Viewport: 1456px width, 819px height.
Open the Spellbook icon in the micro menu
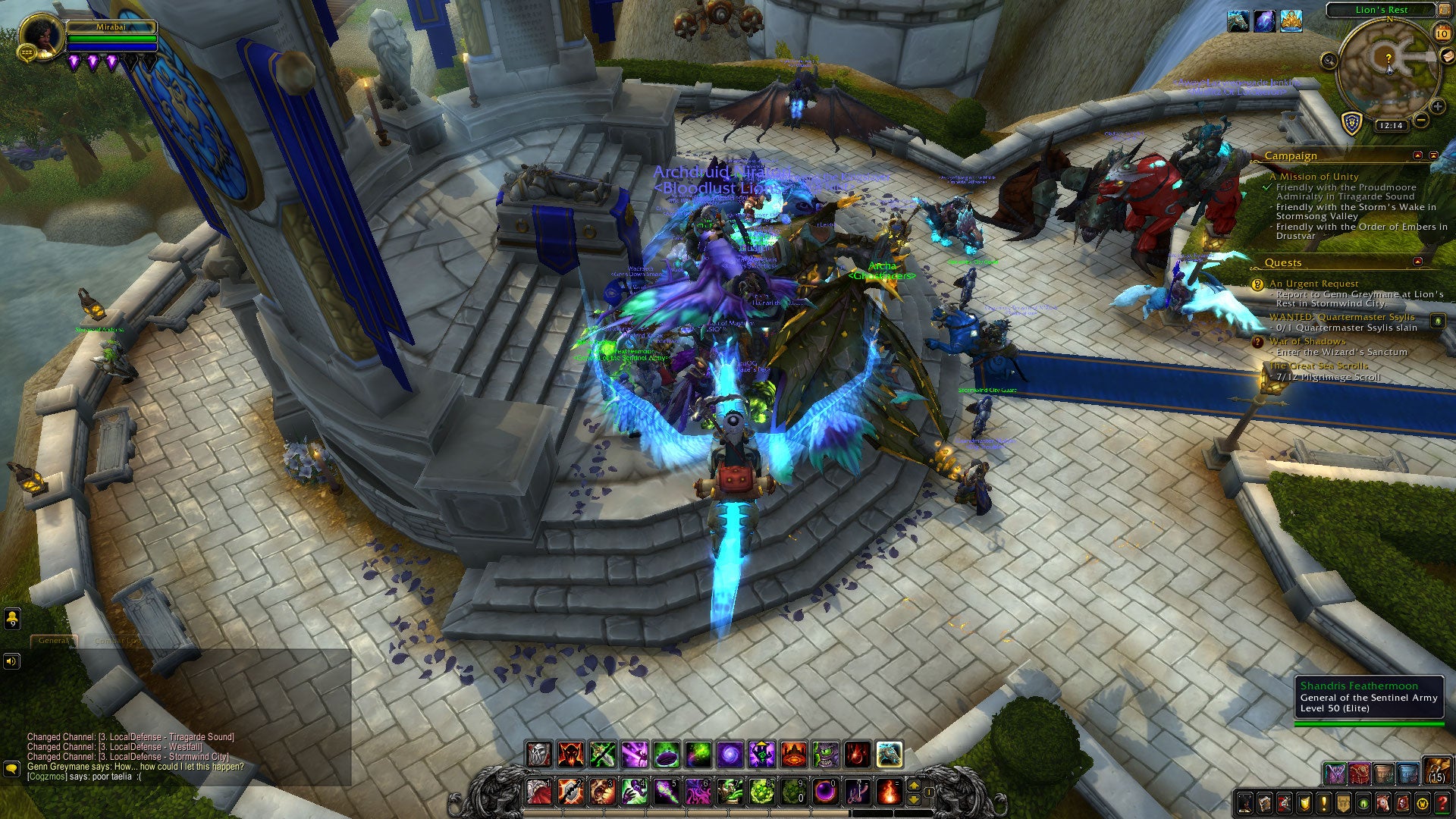click(1266, 802)
